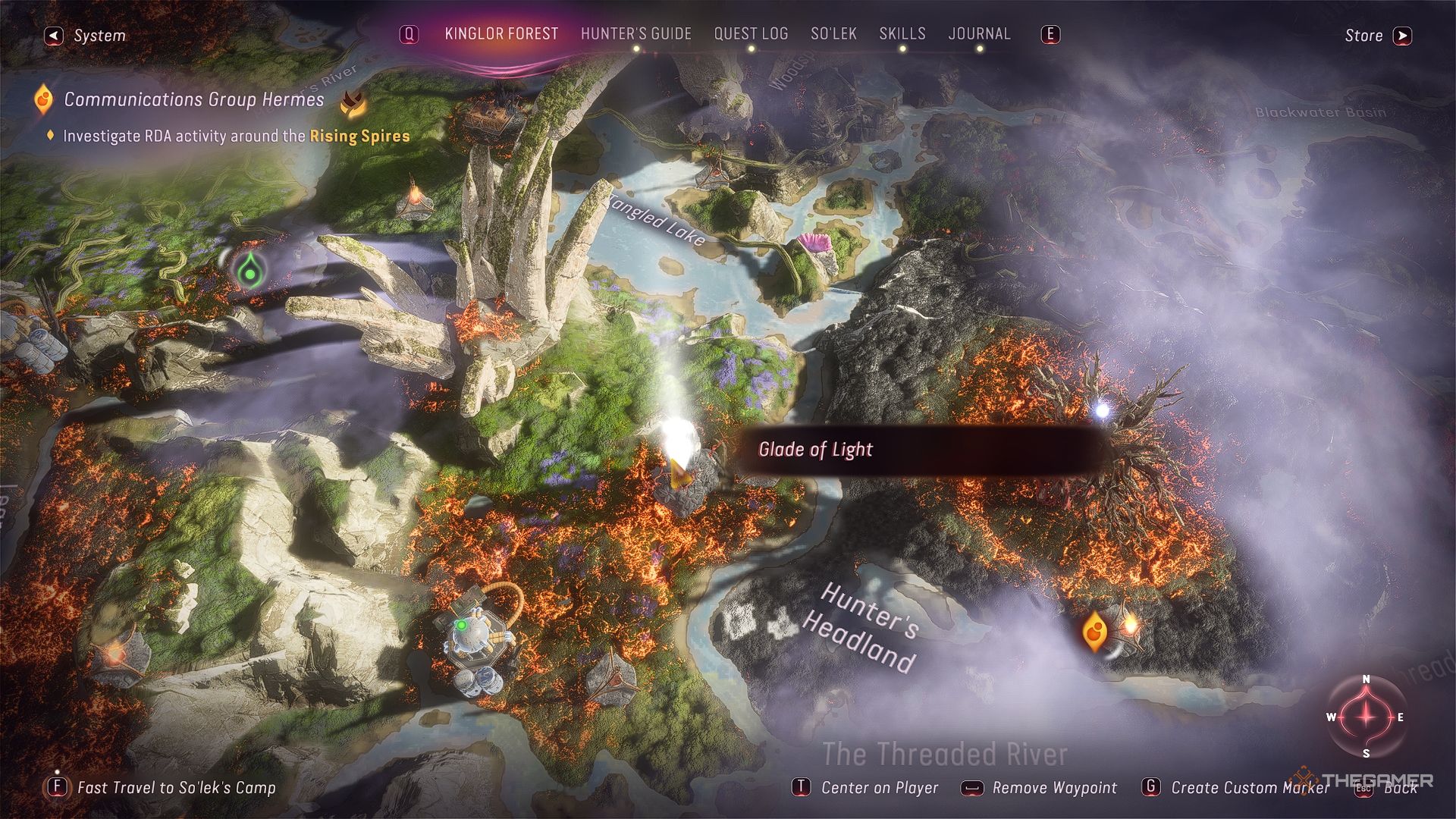This screenshot has width=1456, height=819.
Task: Open the Hunter's Guide tab
Action: tap(635, 34)
